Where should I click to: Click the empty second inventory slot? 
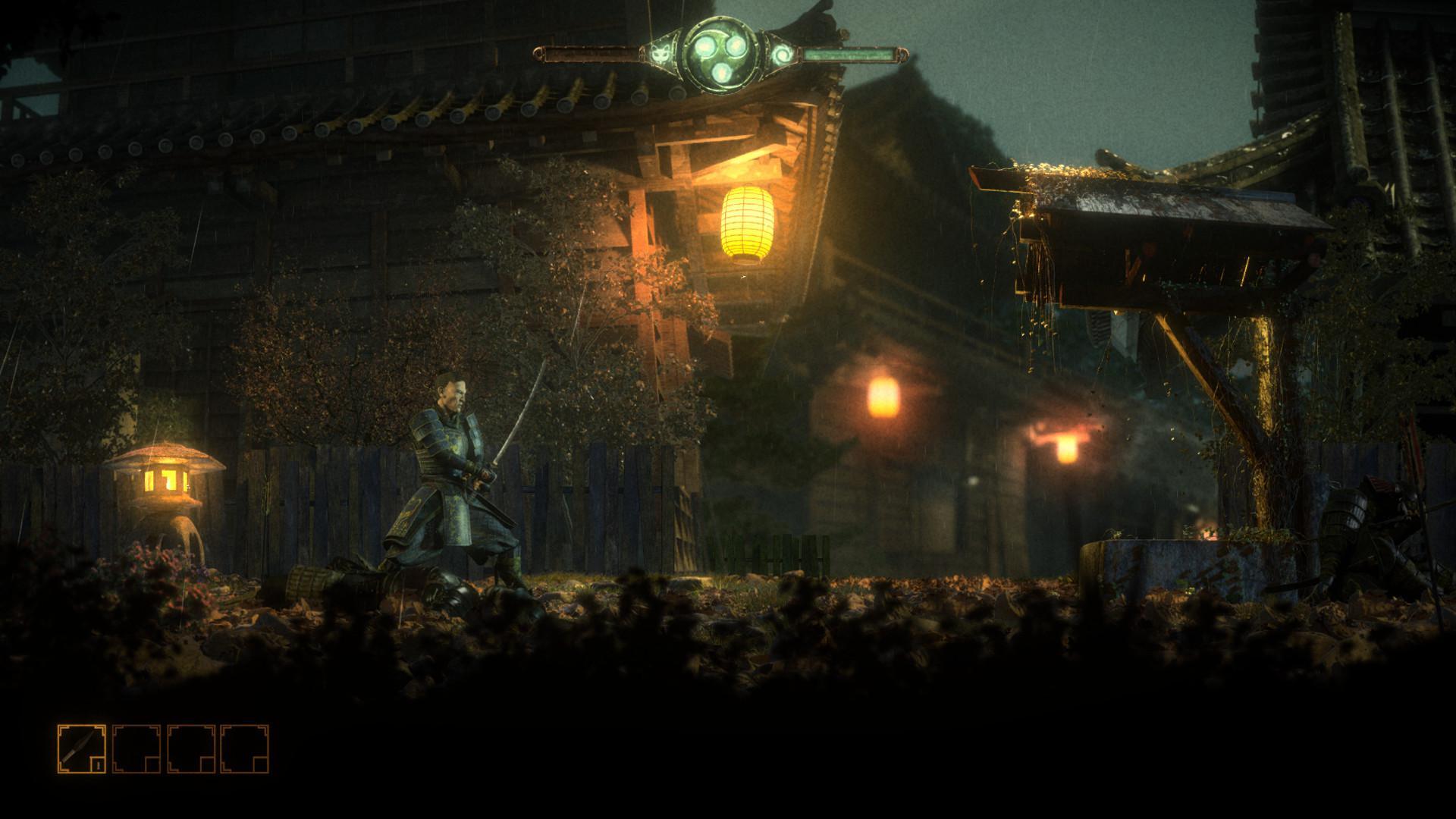(136, 748)
